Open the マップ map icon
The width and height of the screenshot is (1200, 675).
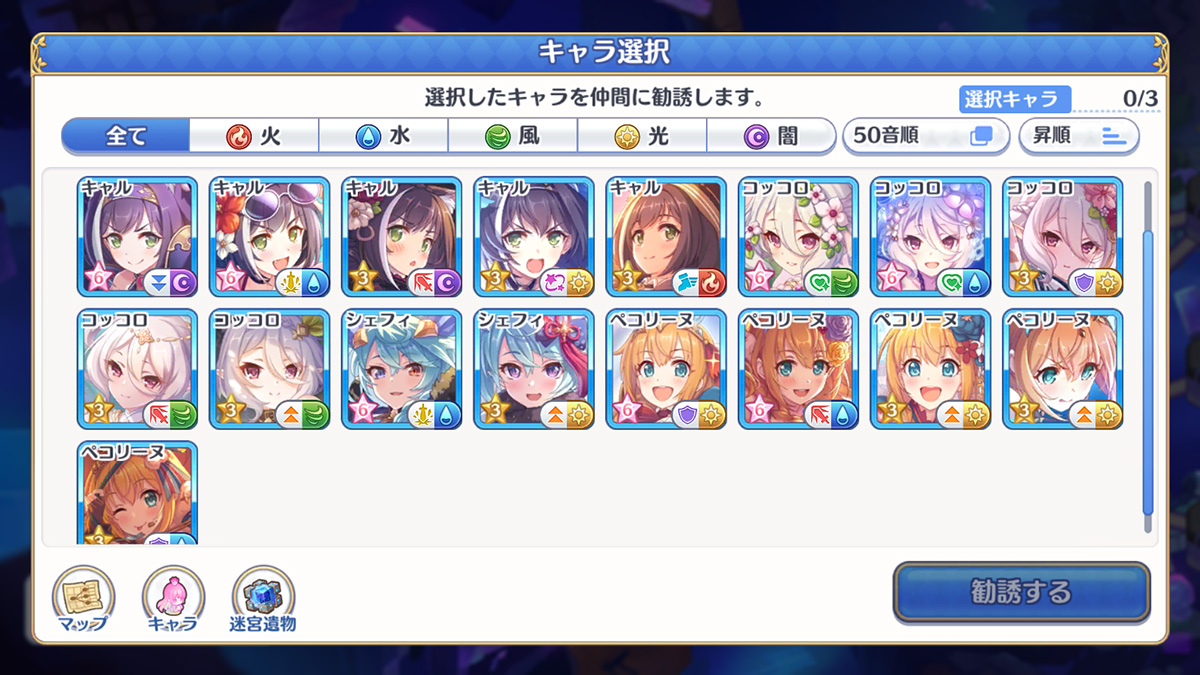click(x=83, y=600)
